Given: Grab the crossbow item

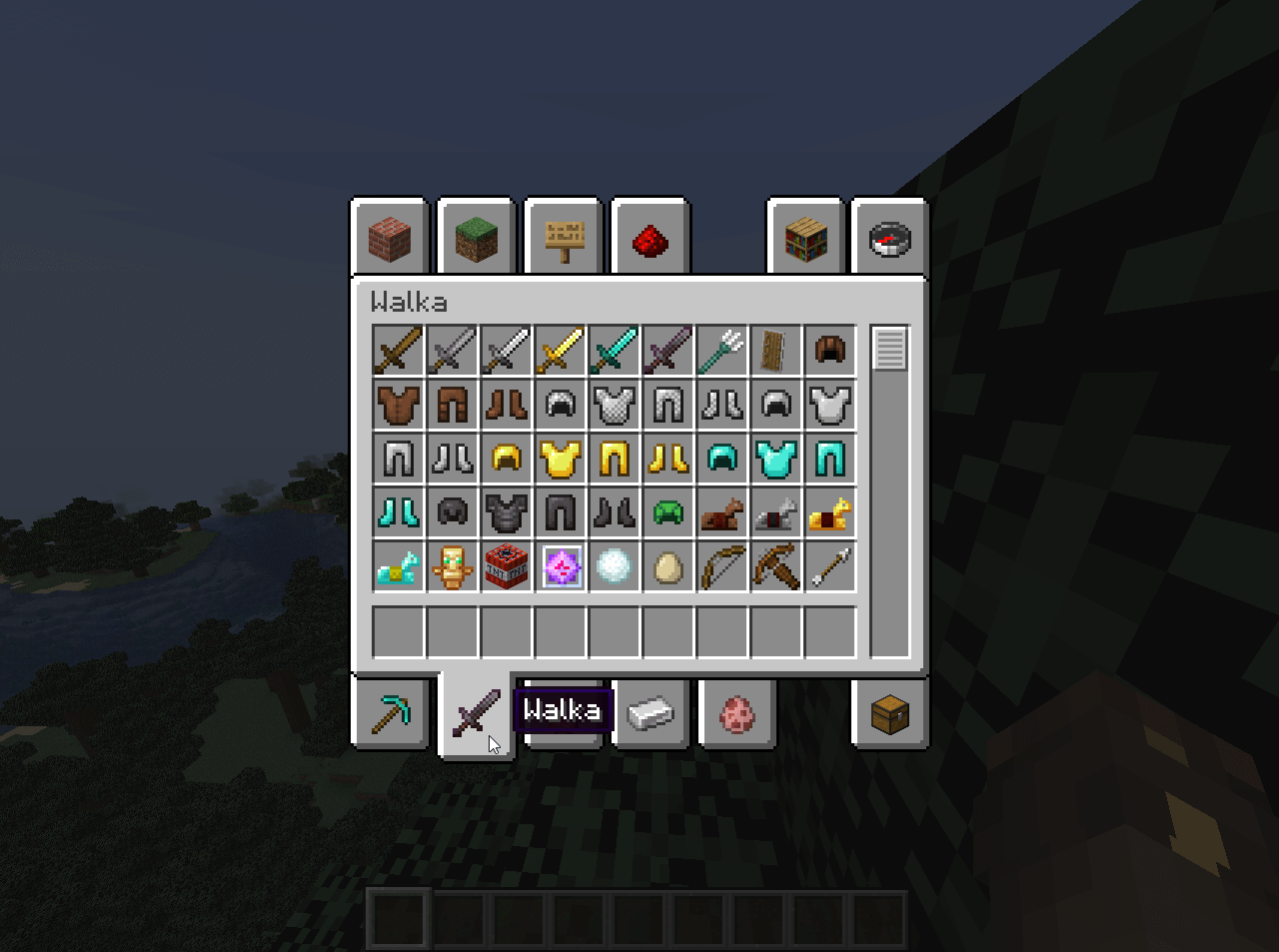Looking at the screenshot, I should 776,566.
